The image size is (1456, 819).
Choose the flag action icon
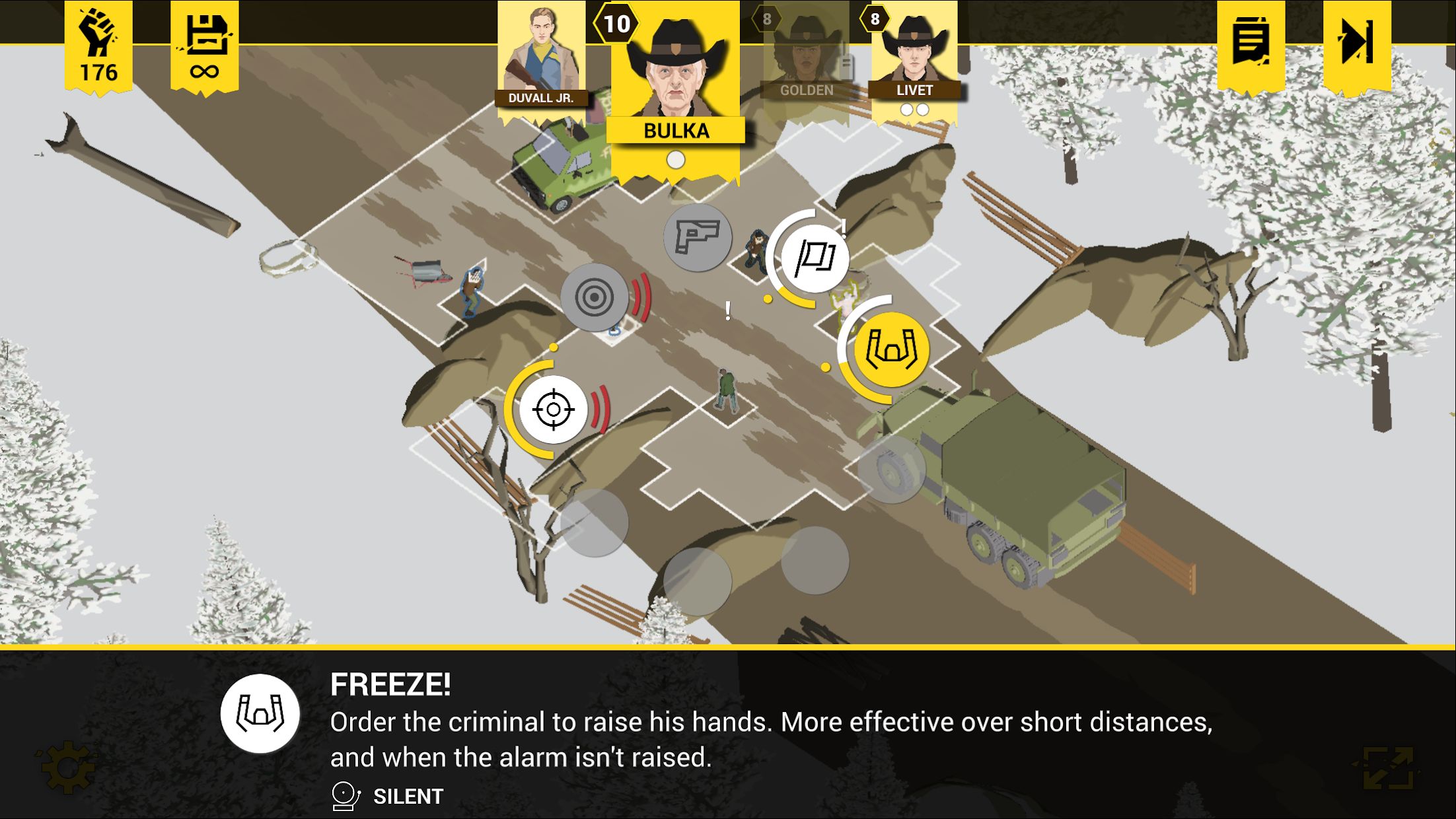[x=815, y=258]
